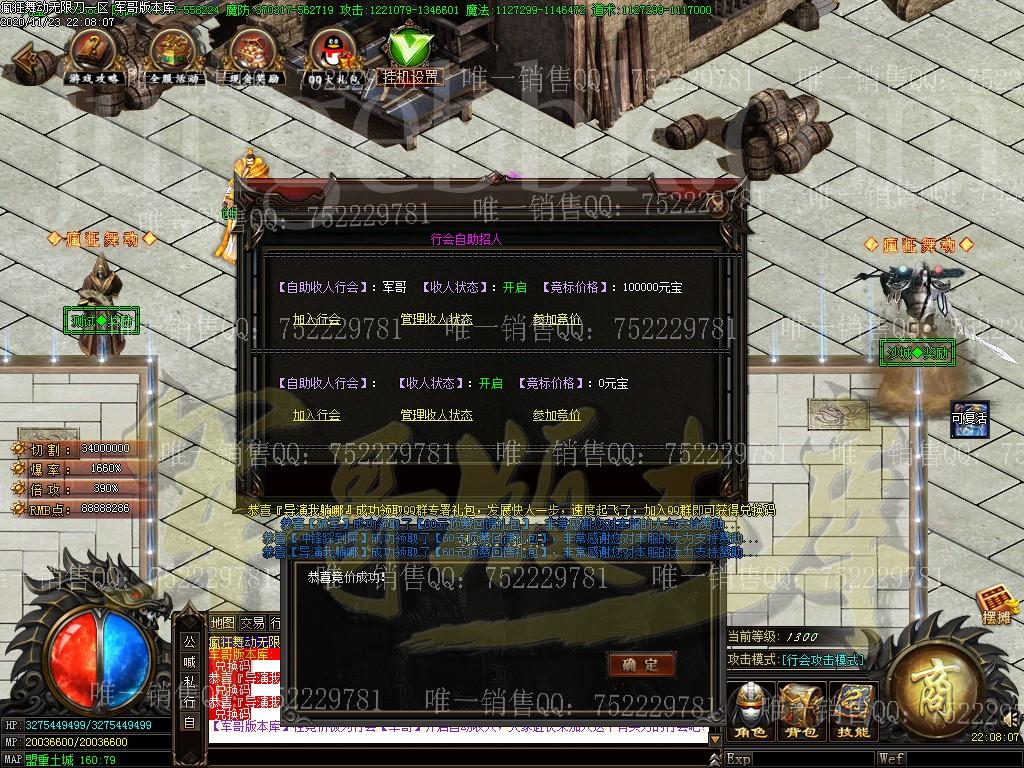This screenshot has height=768, width=1024.
Task: Join 军哥's guild via 加入行会
Action: (316, 320)
